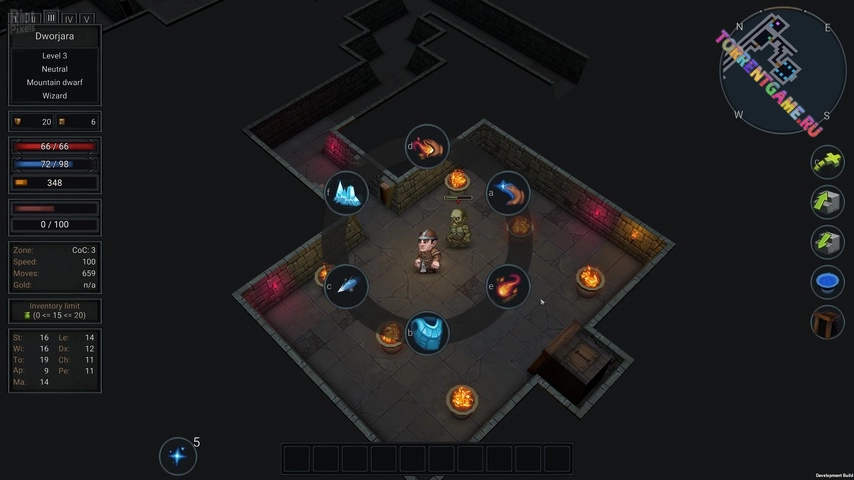Use the descend stairs down-arrow icon

[x=827, y=241]
